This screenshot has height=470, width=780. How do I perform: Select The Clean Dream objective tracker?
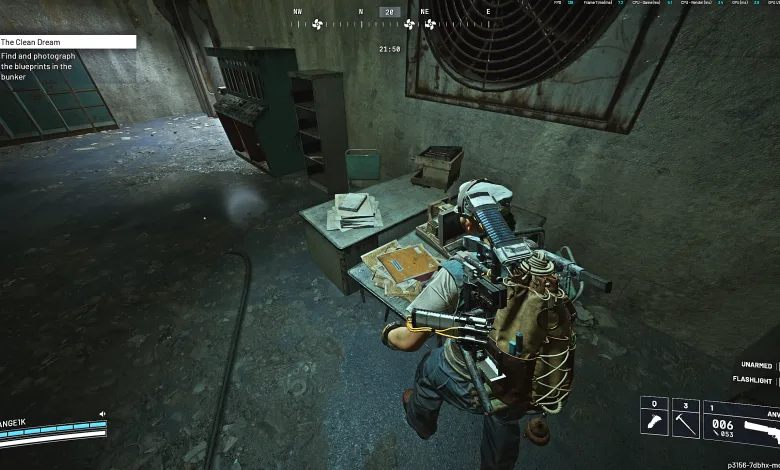point(67,42)
